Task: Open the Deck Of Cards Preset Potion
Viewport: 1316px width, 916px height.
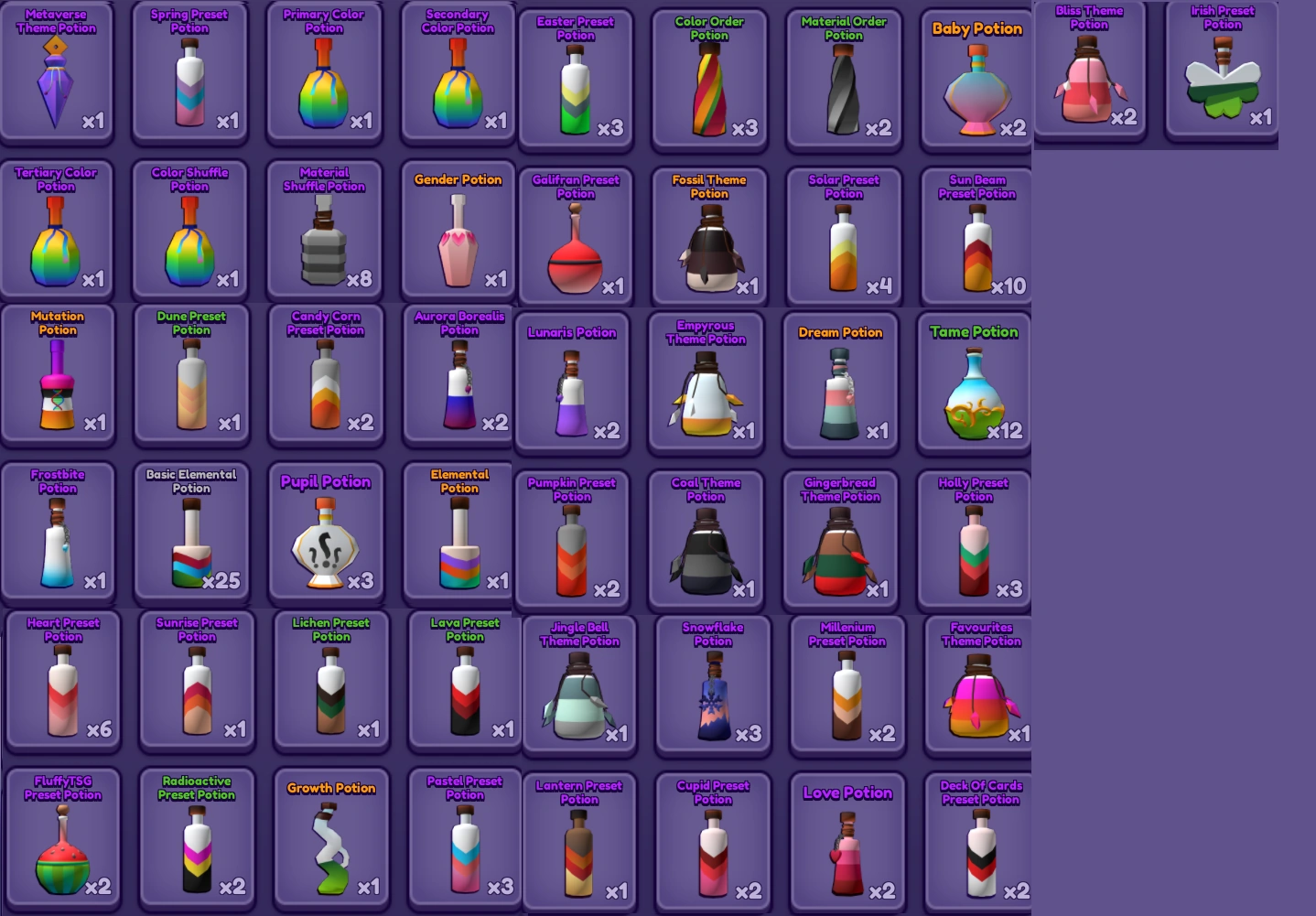Action: (980, 842)
